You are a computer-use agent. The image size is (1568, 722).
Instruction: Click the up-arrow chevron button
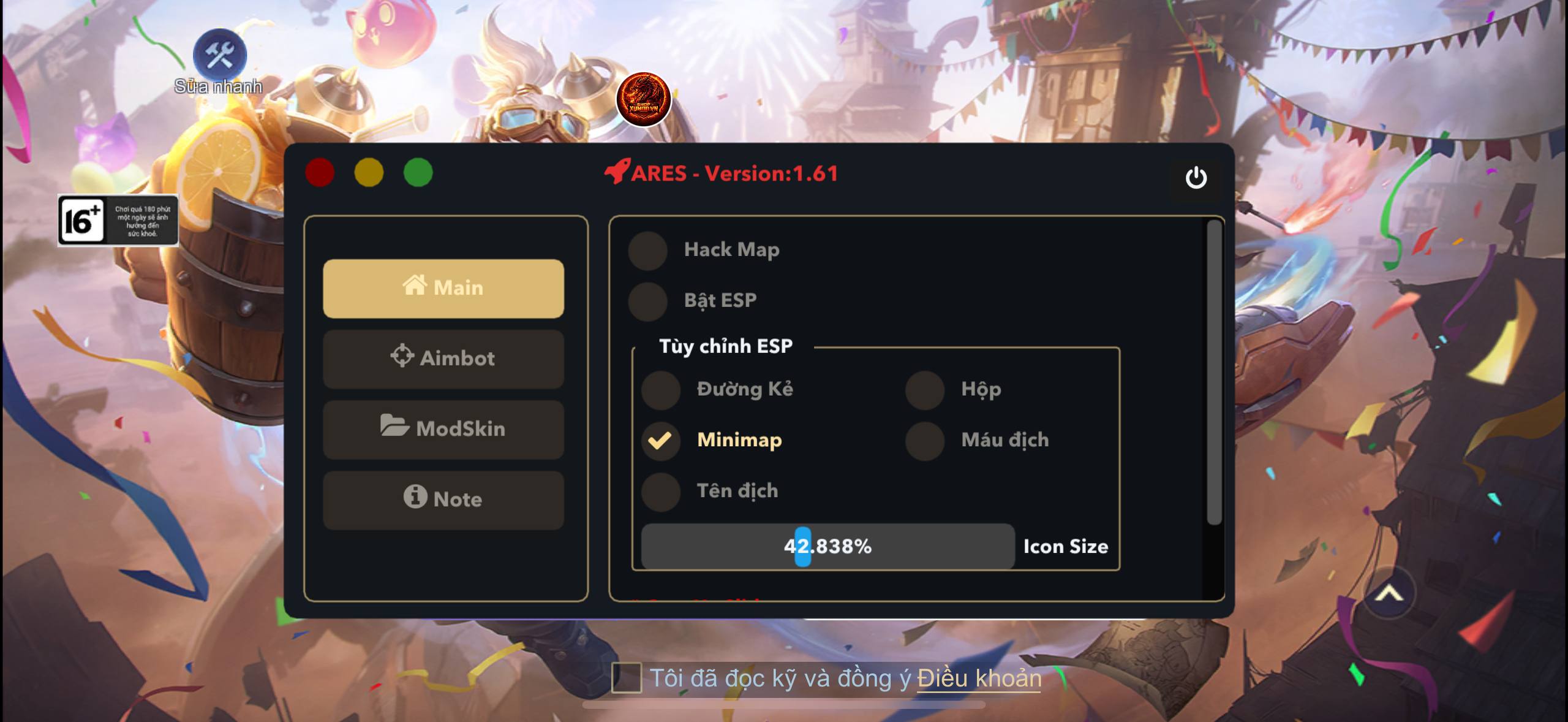[x=1389, y=593]
